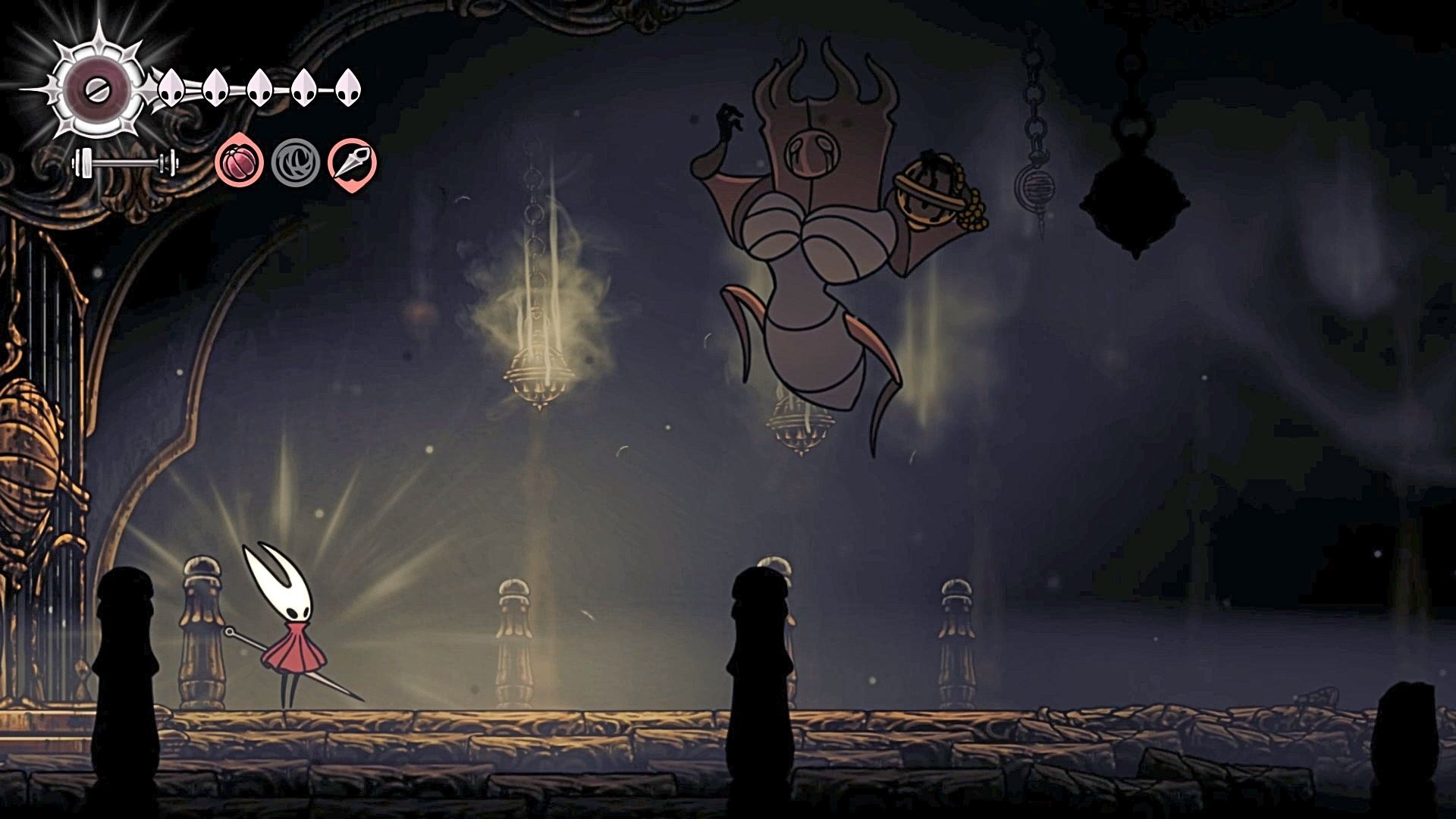Click the grey swirl tool icon
This screenshot has height=819, width=1456.
tap(296, 163)
